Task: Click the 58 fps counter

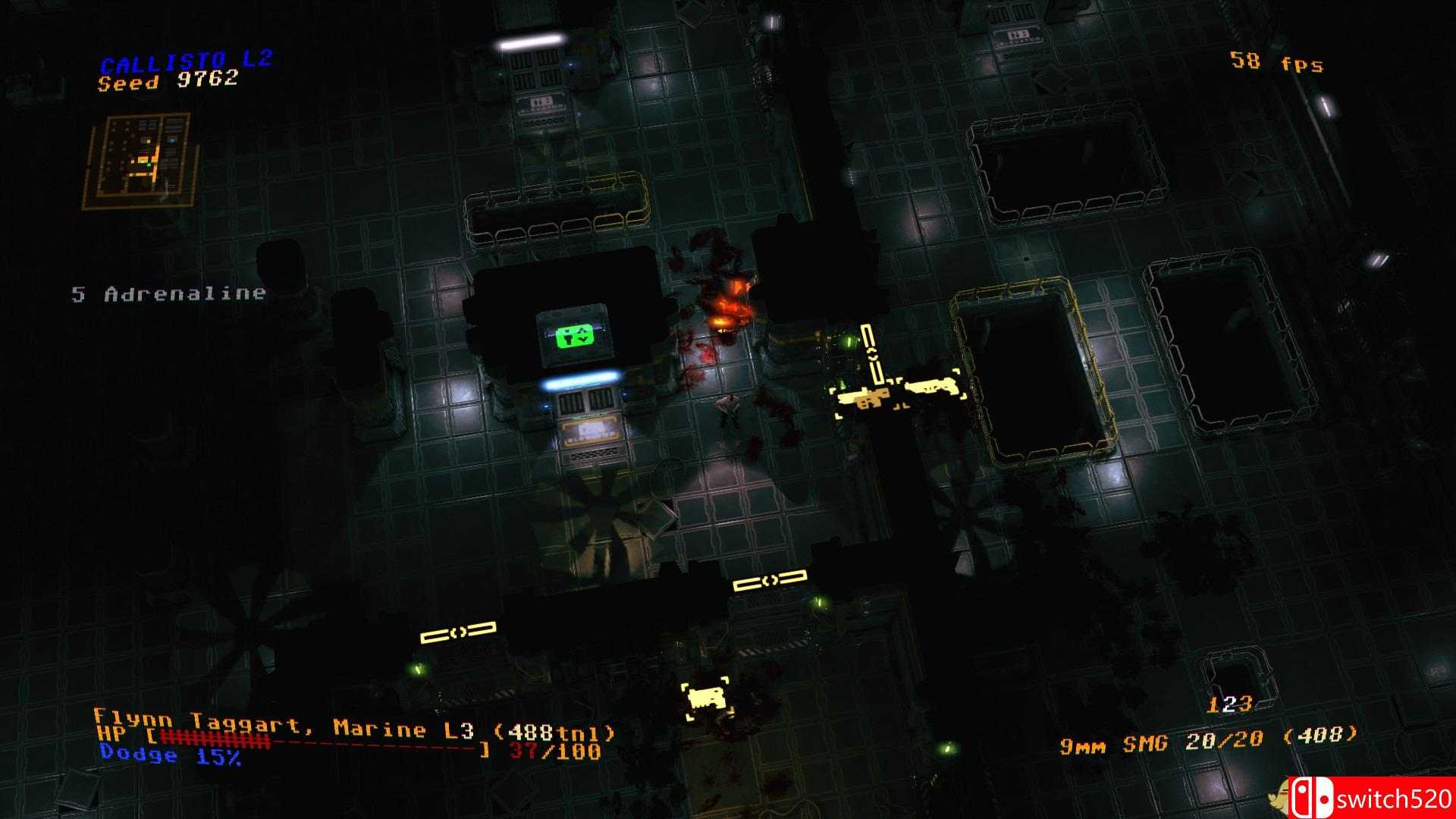Action: coord(1276,62)
